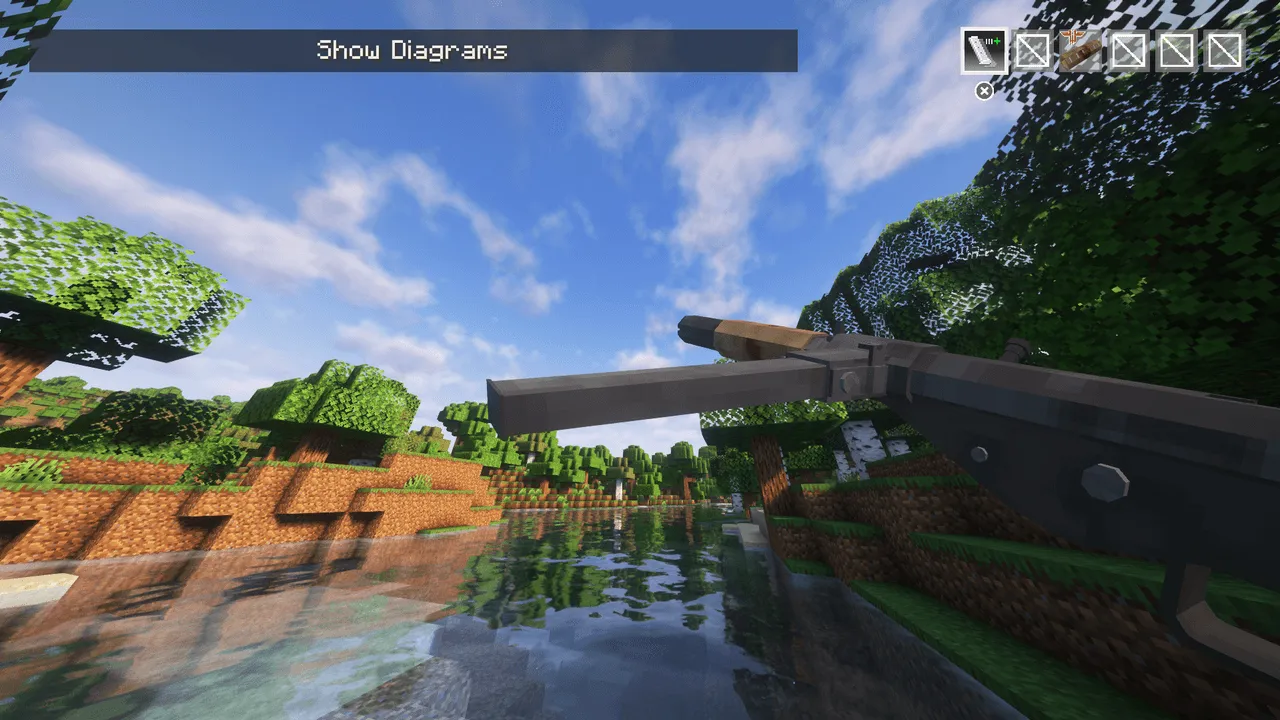This screenshot has height=720, width=1280.
Task: Select the fourth empty attachment slot
Action: click(x=1128, y=51)
